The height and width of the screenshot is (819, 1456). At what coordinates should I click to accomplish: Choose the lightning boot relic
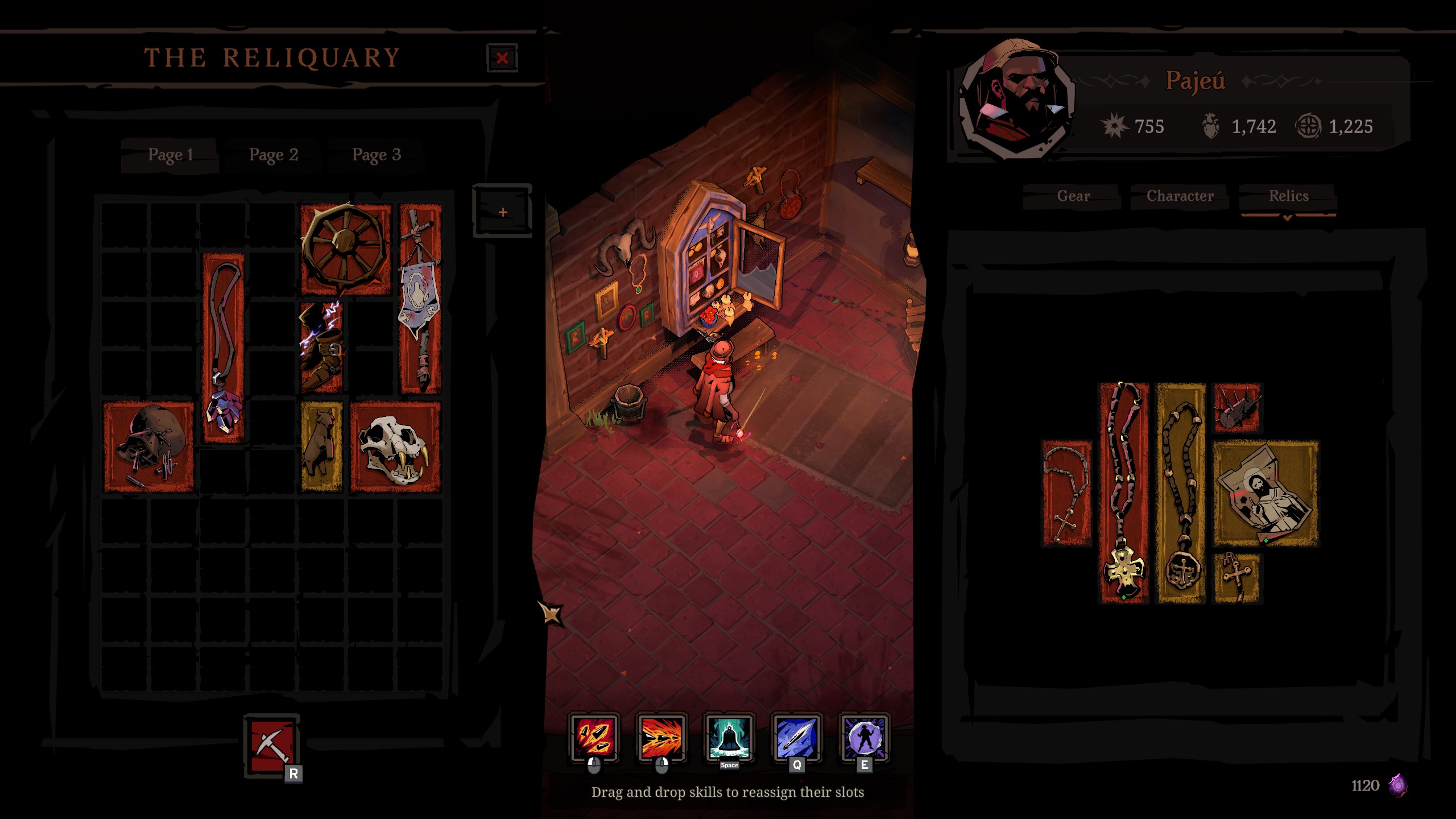click(321, 347)
